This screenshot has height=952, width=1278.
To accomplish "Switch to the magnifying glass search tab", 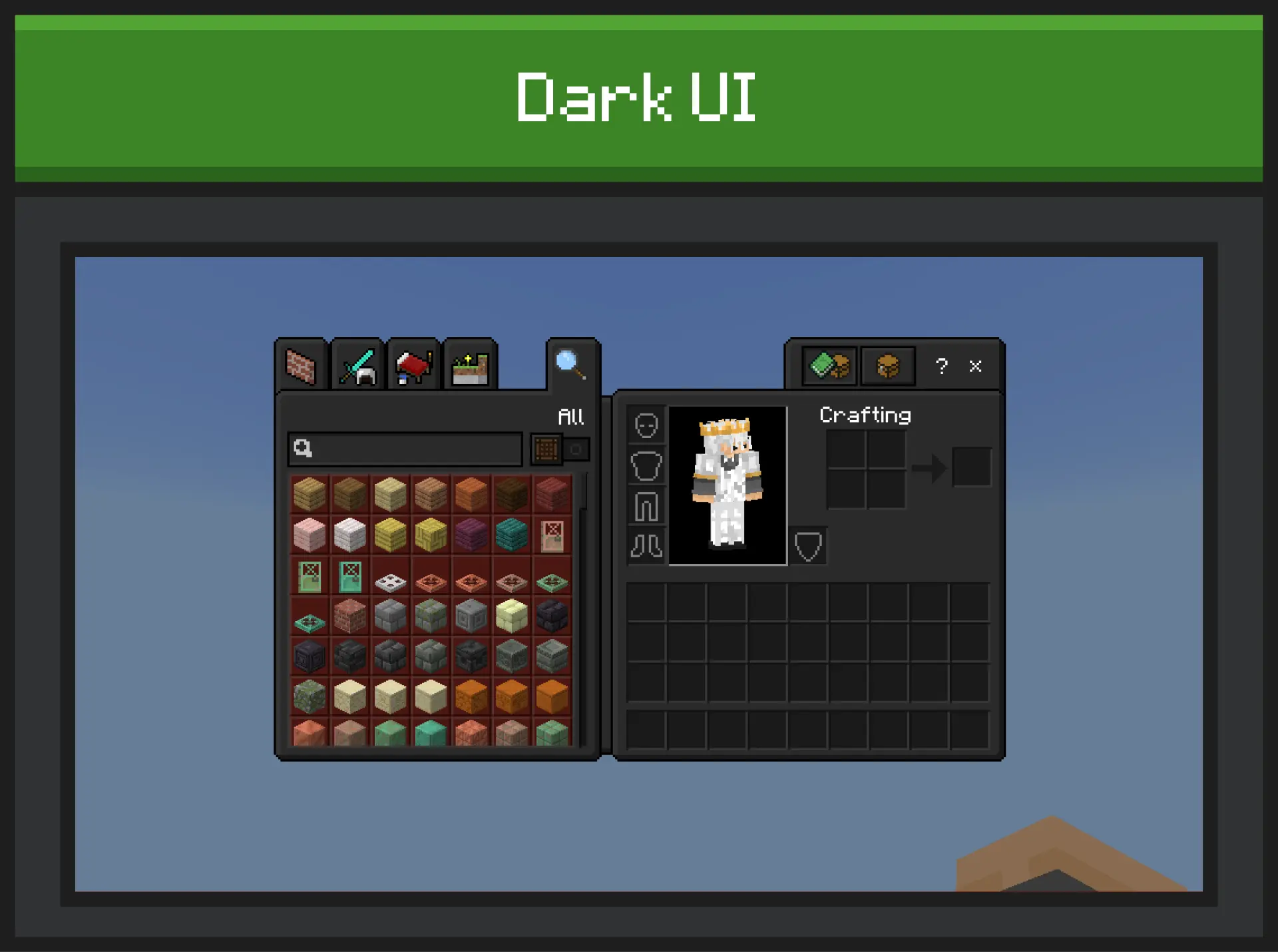I will coord(571,364).
